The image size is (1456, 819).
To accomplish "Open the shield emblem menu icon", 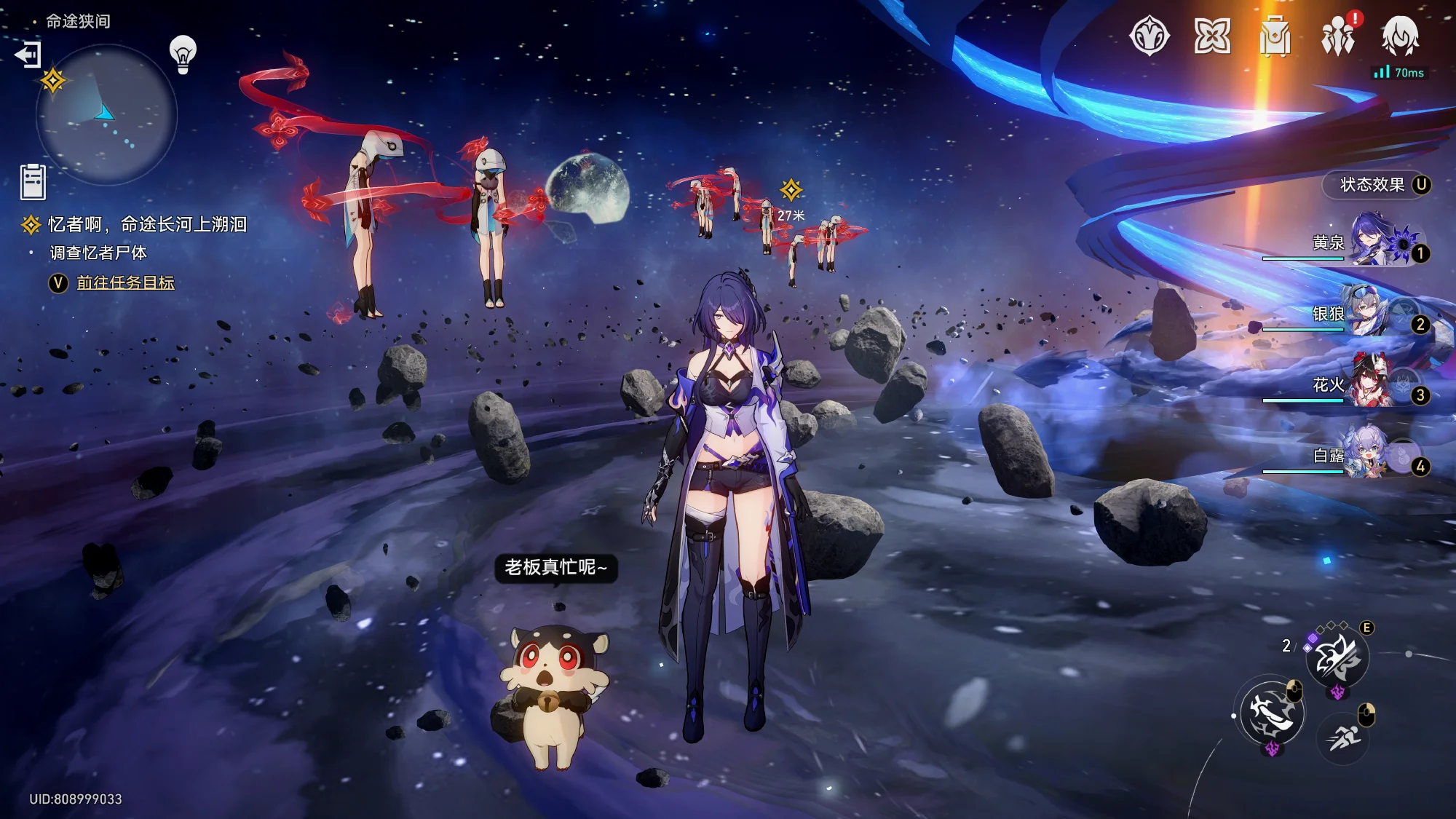I will pyautogui.click(x=1150, y=36).
